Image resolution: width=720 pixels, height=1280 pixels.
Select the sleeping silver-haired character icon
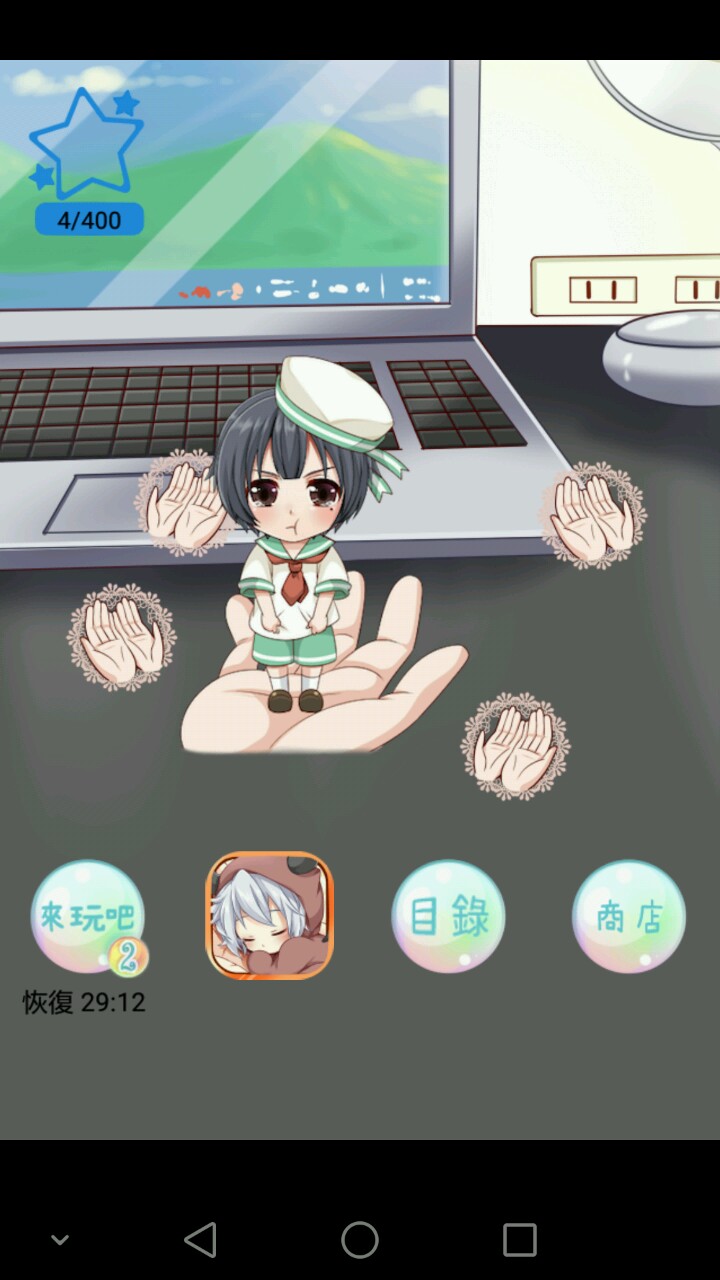pos(269,915)
